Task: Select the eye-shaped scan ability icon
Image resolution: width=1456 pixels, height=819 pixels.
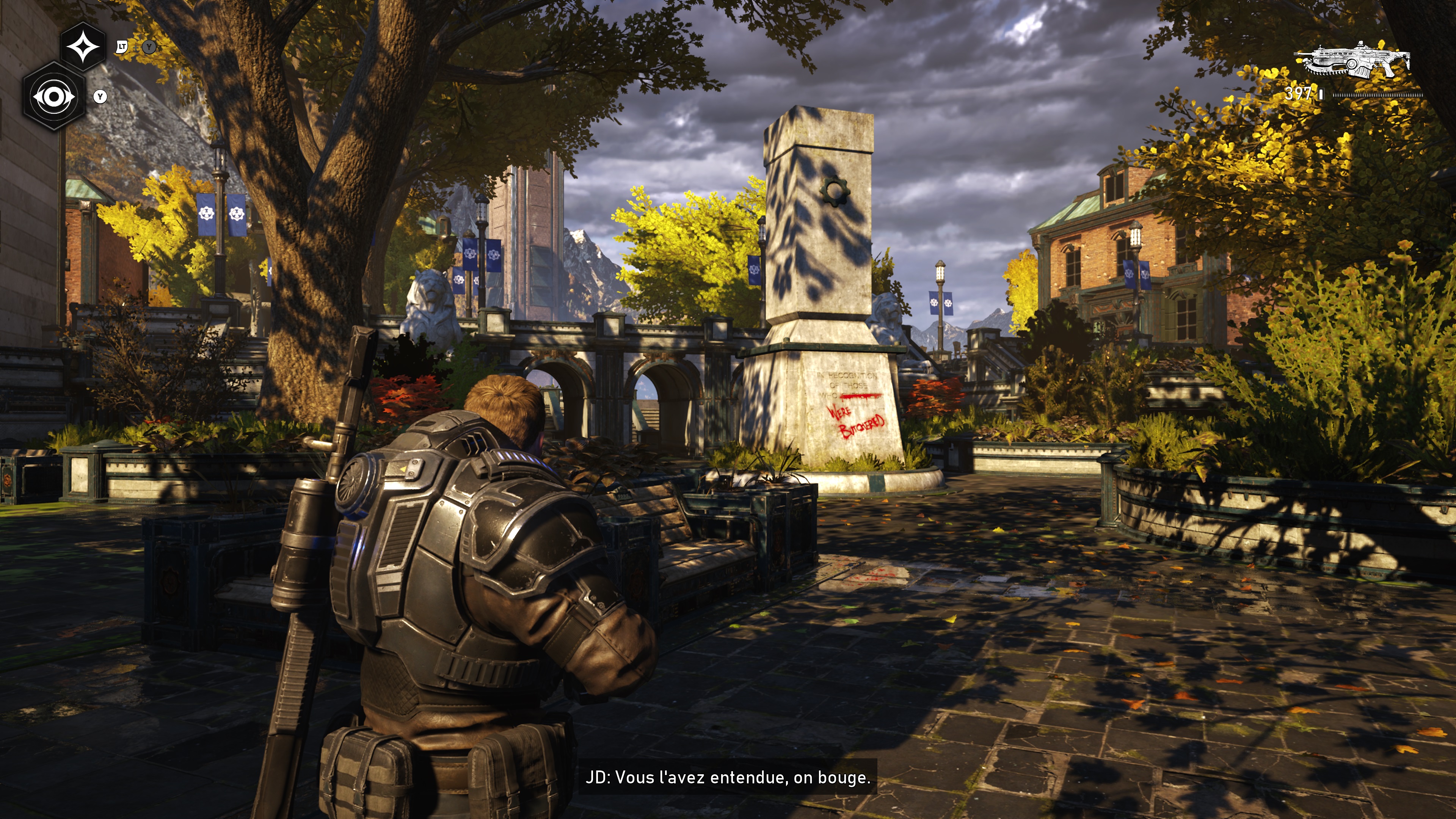Action: (x=54, y=97)
